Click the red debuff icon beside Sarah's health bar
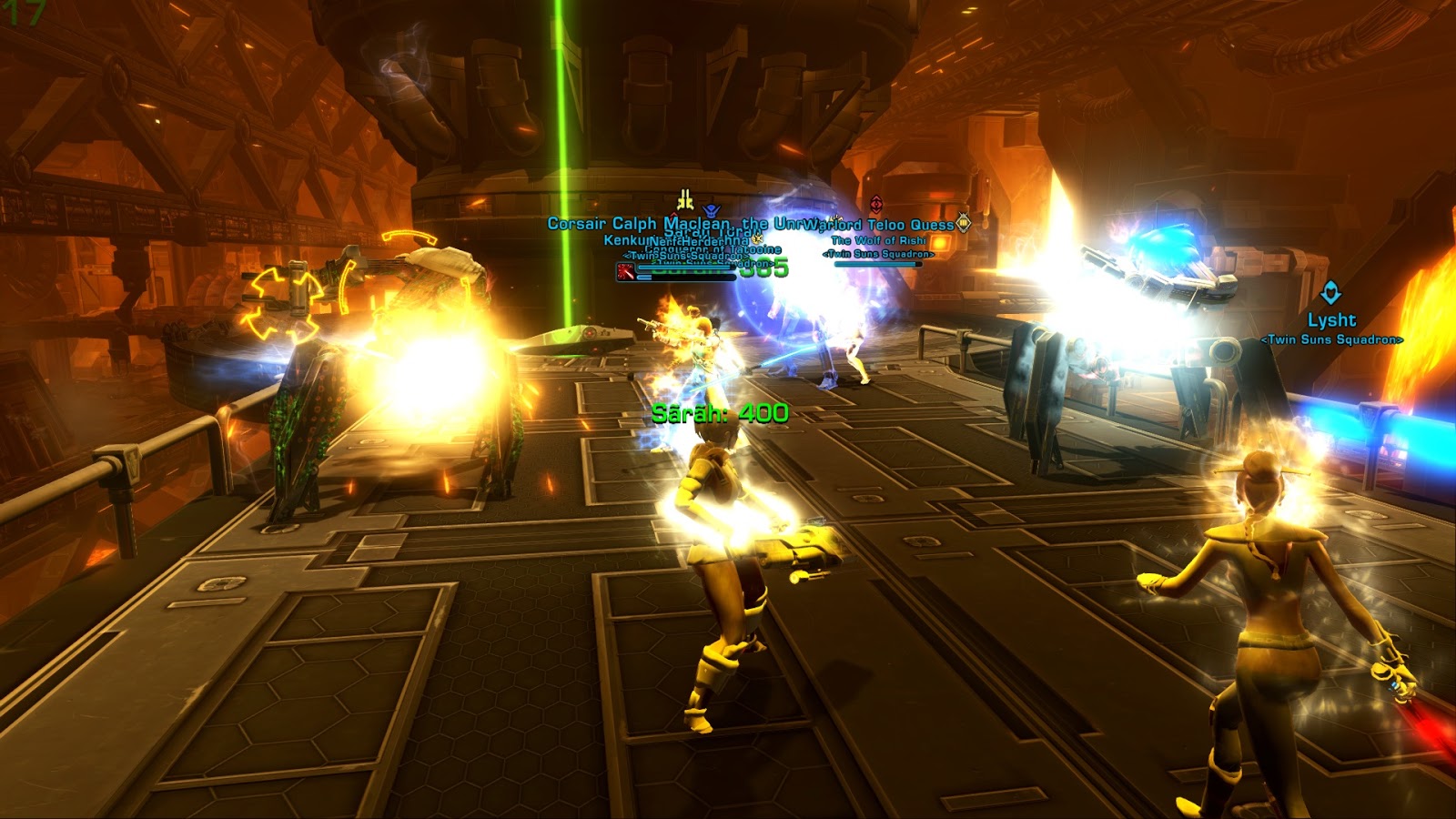The height and width of the screenshot is (819, 1456). 626,271
